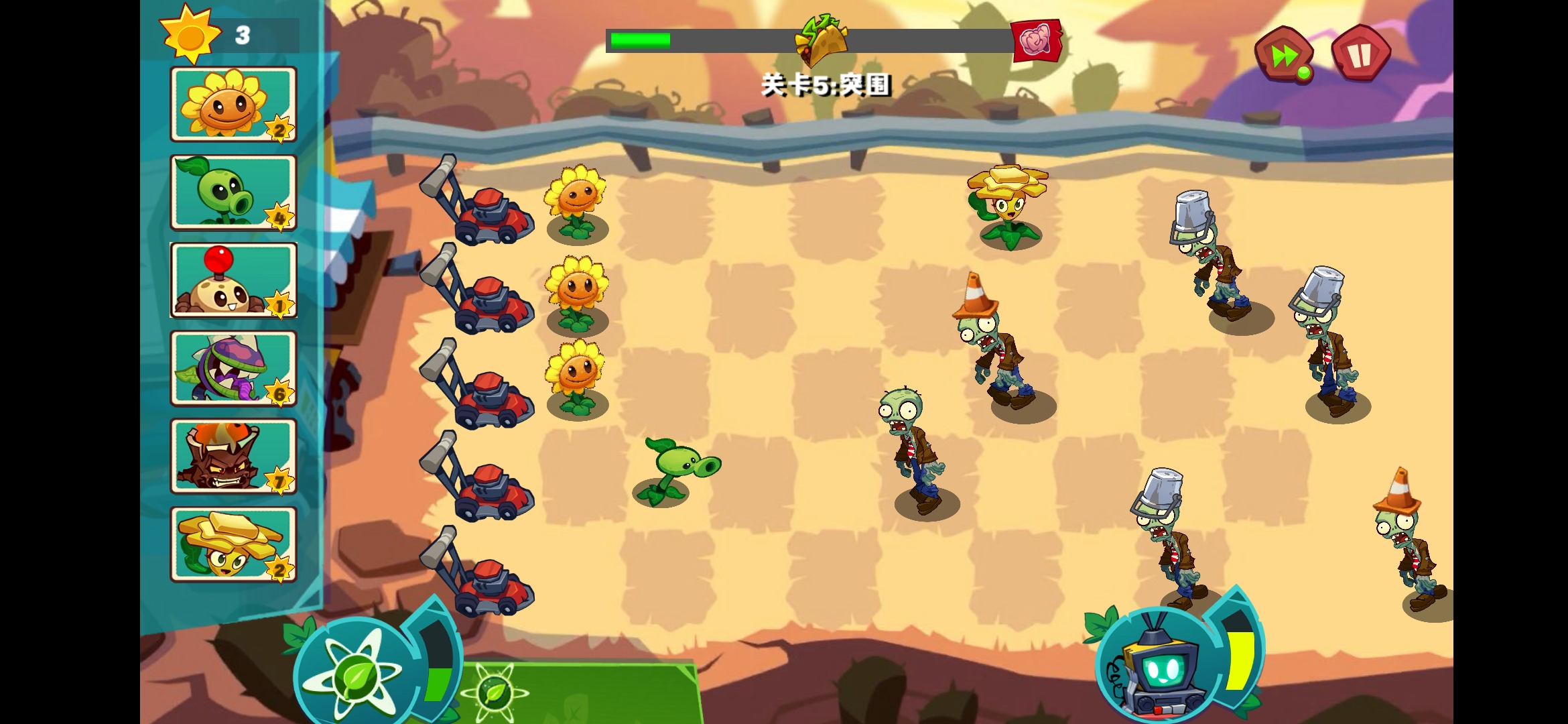The height and width of the screenshot is (724, 1568).
Task: Toggle fast-forward game speed
Action: tap(1283, 54)
